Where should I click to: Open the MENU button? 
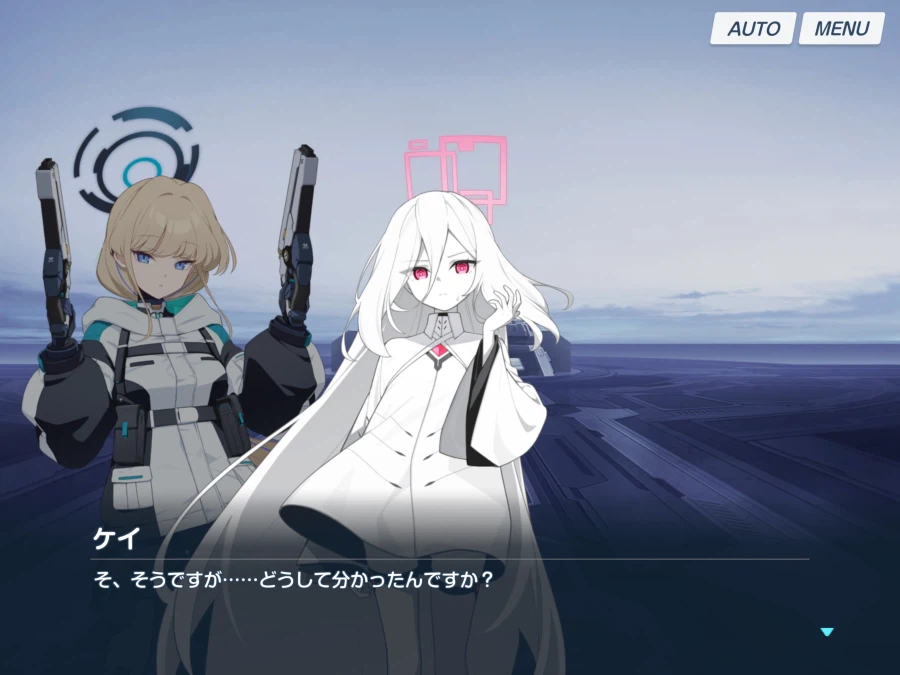(x=841, y=28)
